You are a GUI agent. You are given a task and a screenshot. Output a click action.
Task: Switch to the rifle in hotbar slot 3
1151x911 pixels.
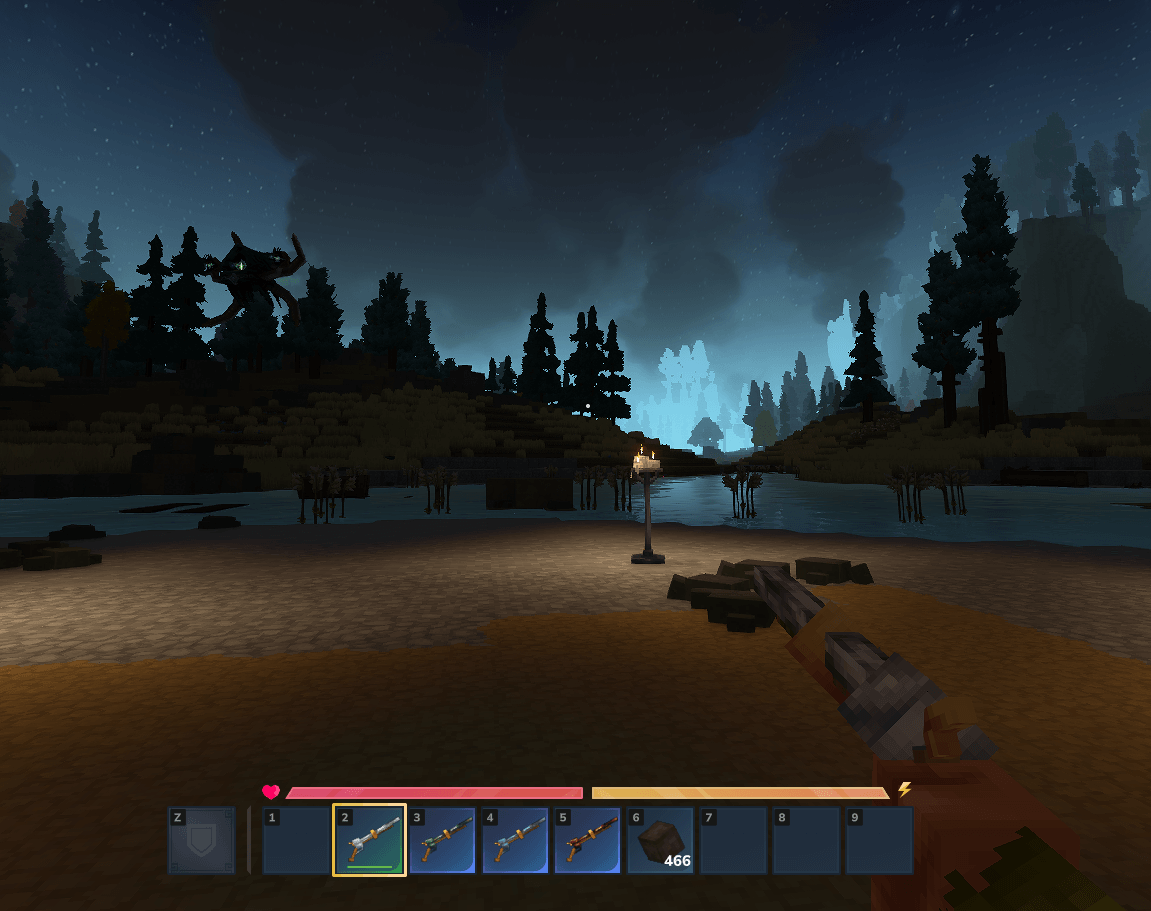(443, 840)
